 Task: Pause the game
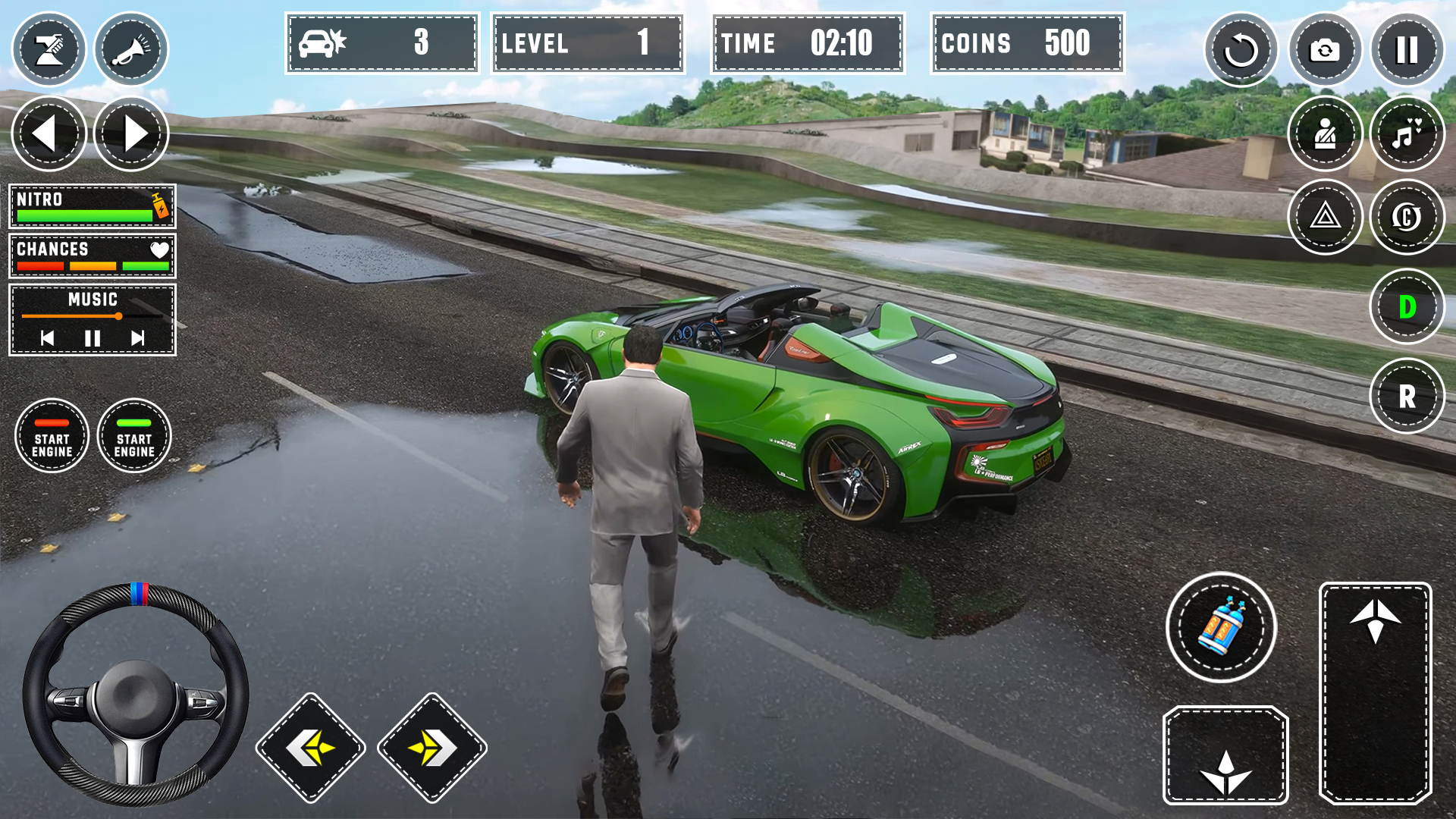click(1407, 50)
